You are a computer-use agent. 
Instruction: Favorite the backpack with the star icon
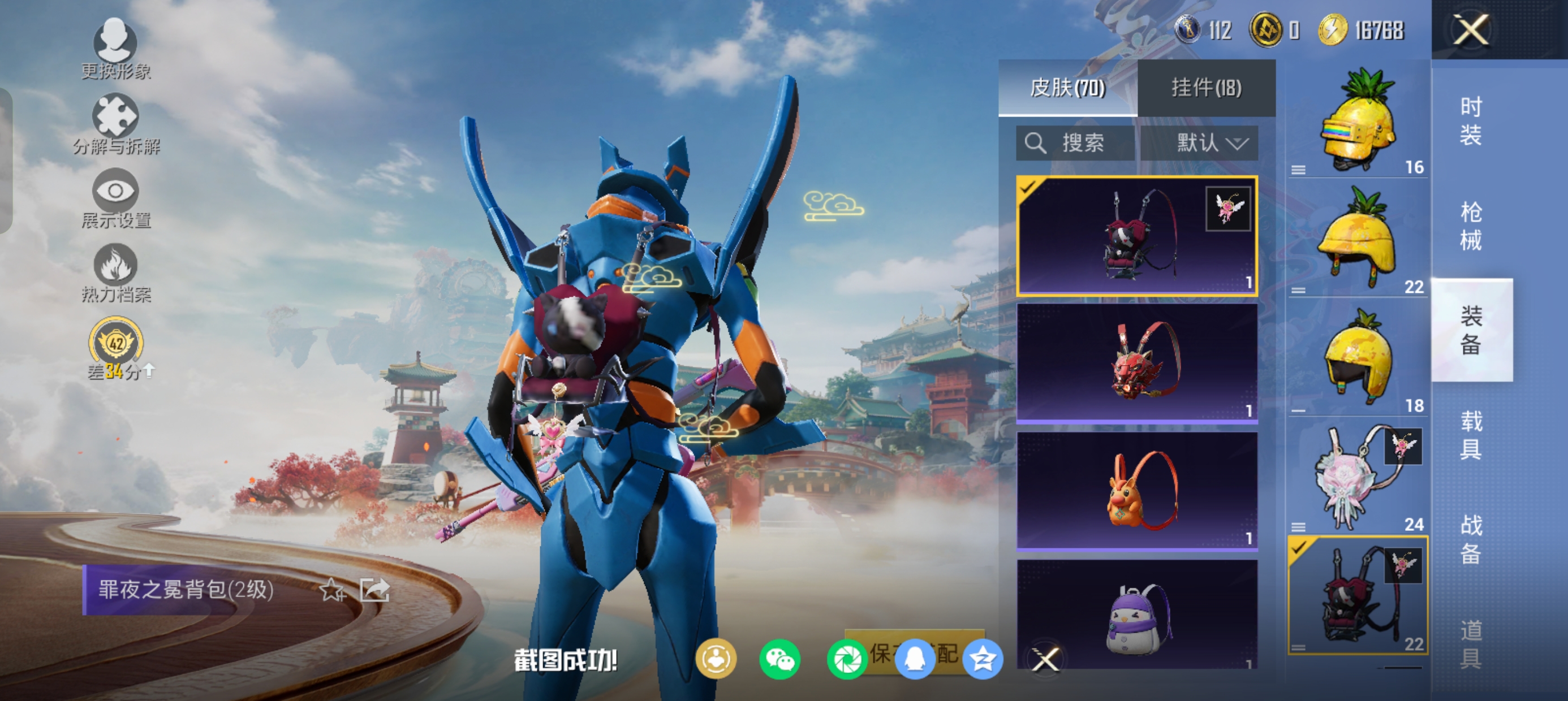[x=333, y=590]
